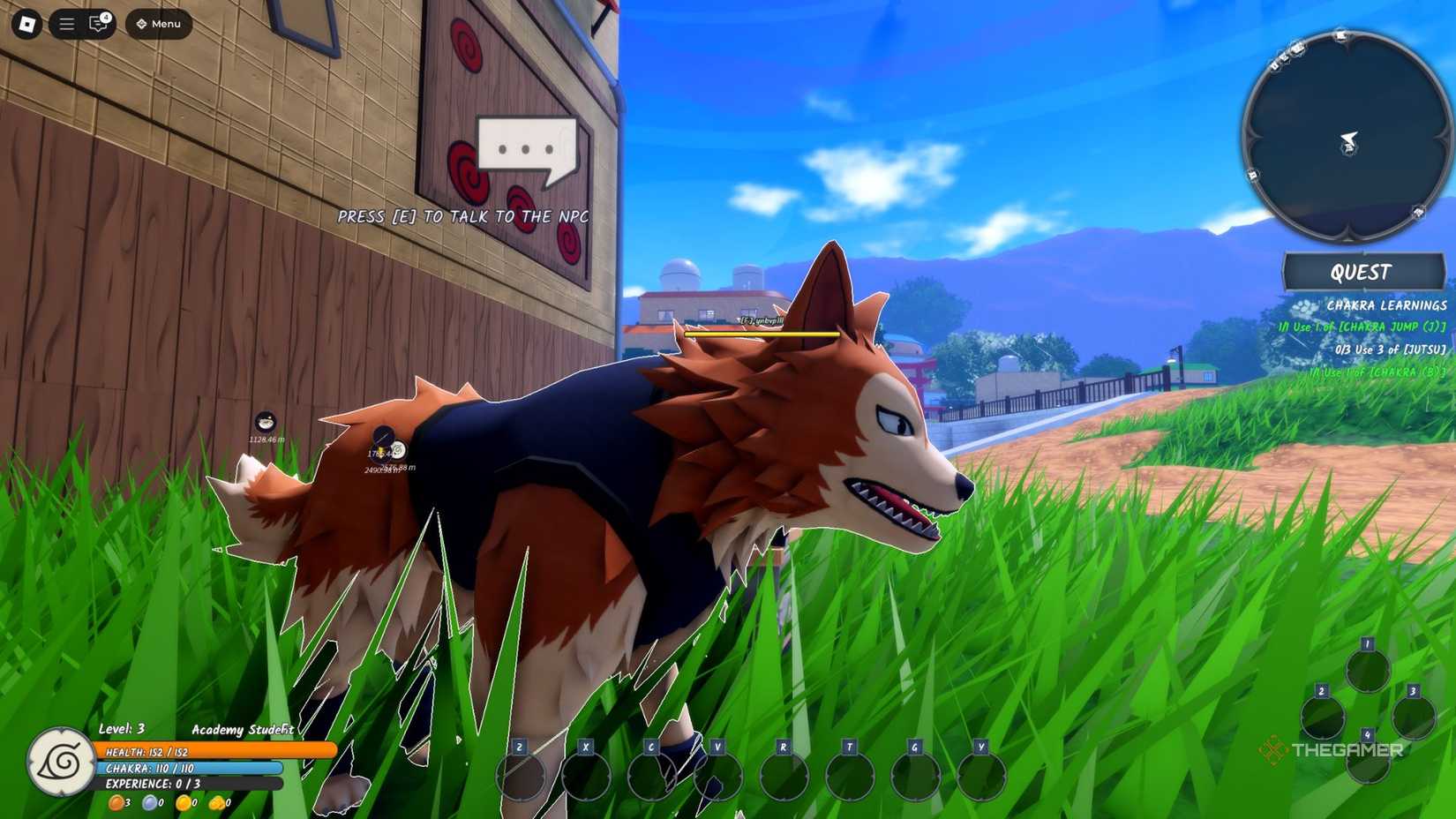Click the Chakra Learnings quest title
Screen dimensions: 1456x819
tap(1387, 304)
